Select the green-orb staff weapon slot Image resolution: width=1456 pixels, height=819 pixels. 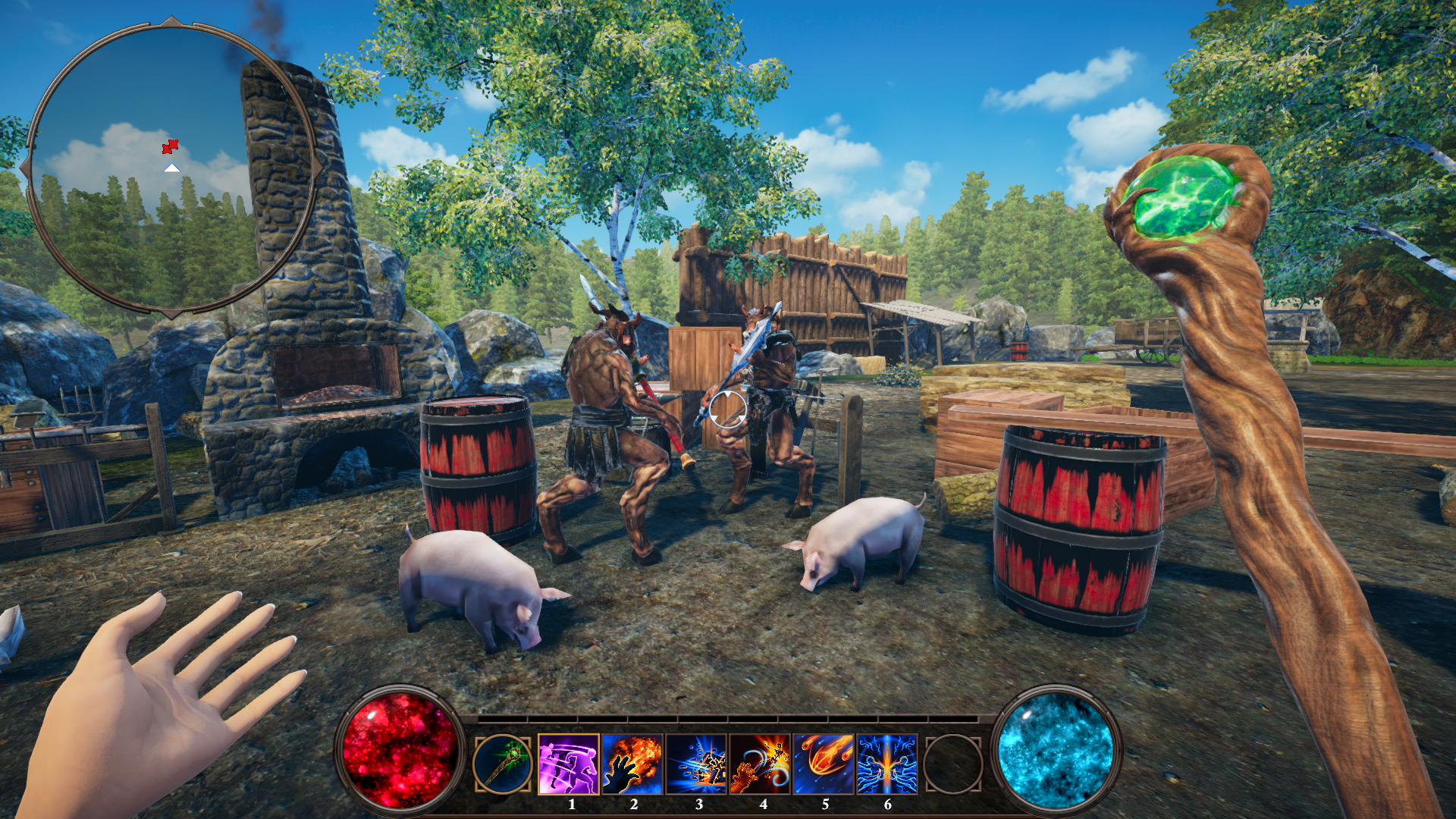click(501, 764)
